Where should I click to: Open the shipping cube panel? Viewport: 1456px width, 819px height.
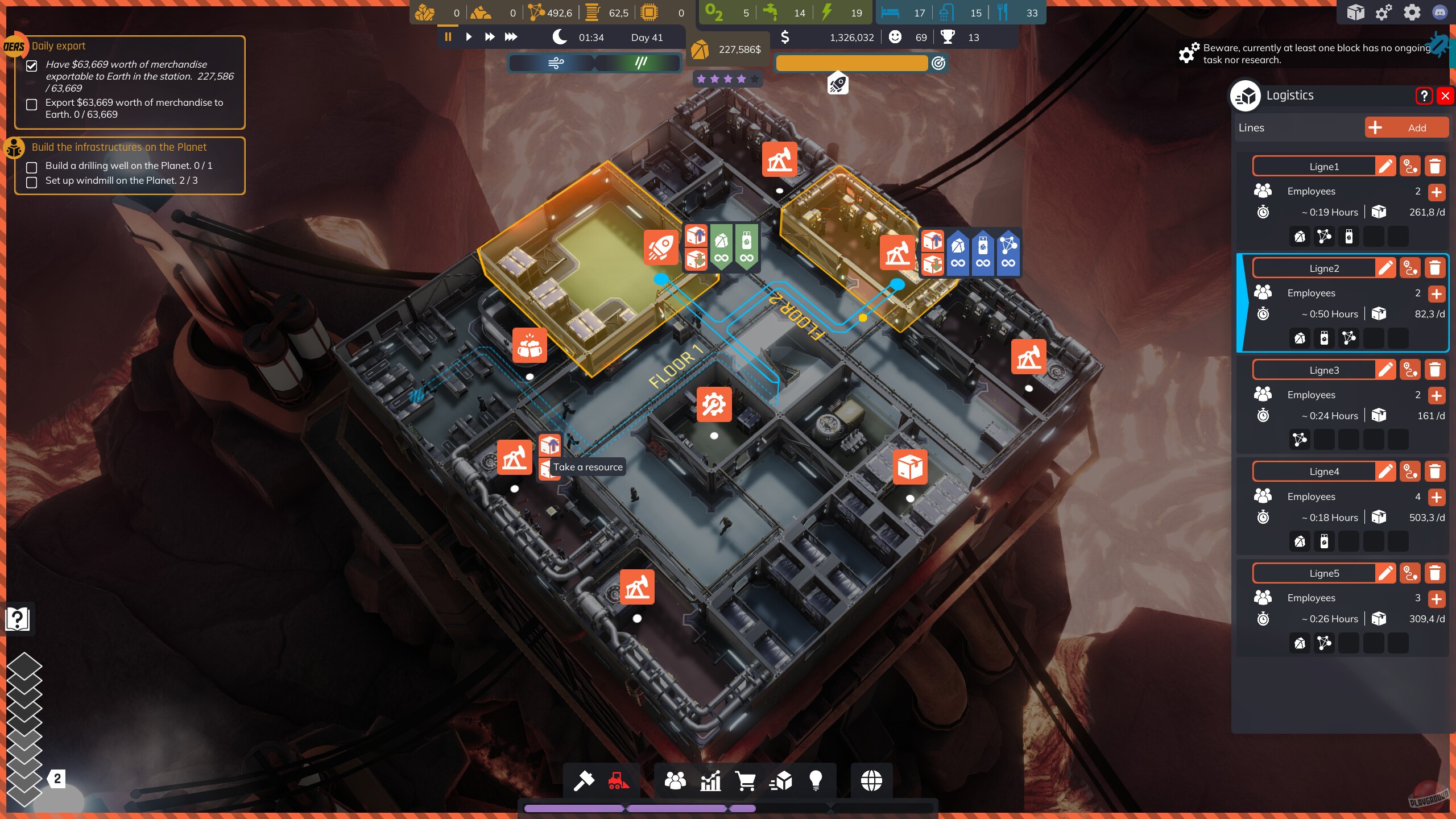coord(783,780)
